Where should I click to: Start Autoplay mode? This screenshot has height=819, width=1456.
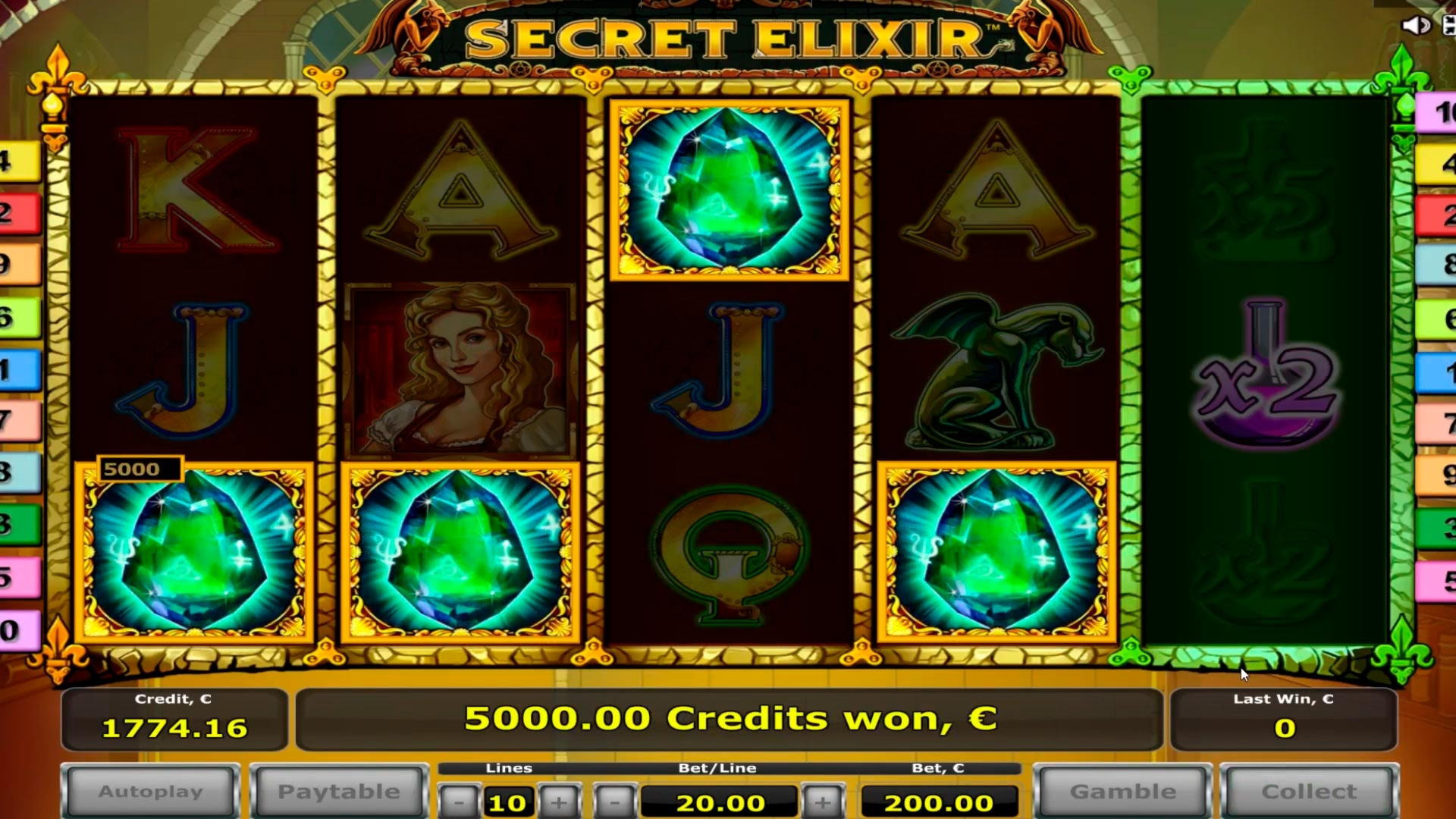[x=151, y=791]
